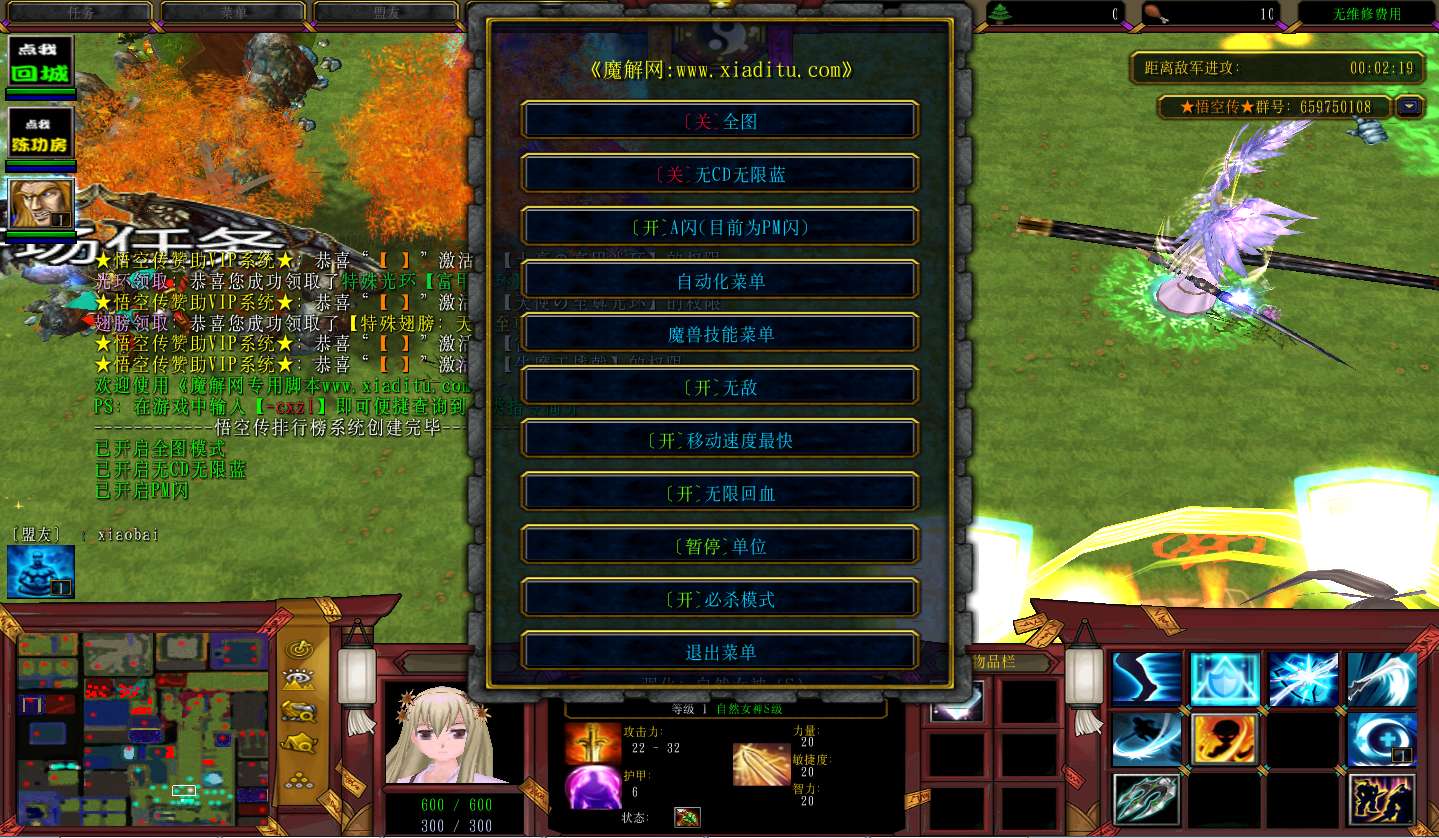Open the 自动化菜单 submenu

point(719,280)
